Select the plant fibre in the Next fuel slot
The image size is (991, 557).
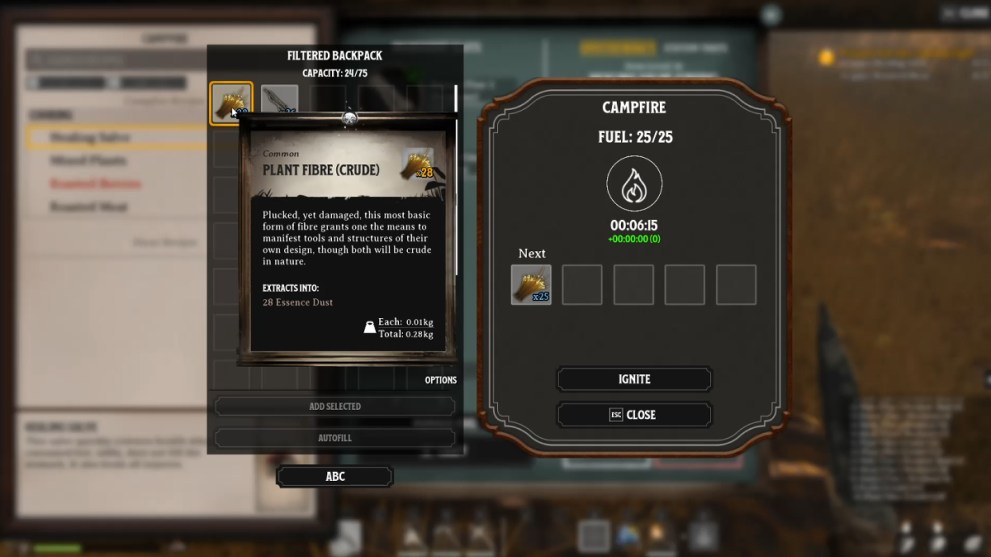tap(531, 285)
